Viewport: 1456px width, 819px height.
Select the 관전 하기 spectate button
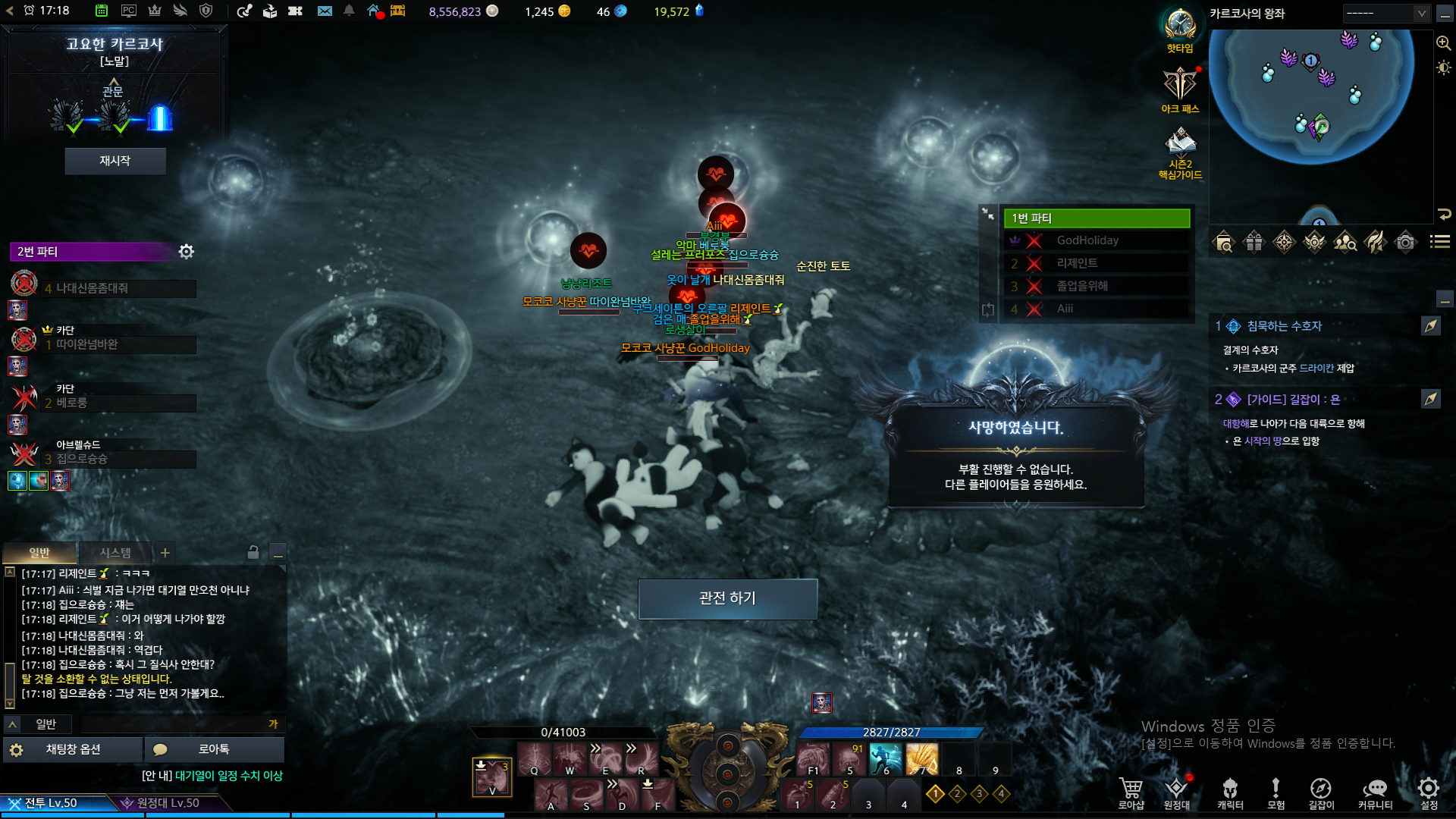pos(727,598)
